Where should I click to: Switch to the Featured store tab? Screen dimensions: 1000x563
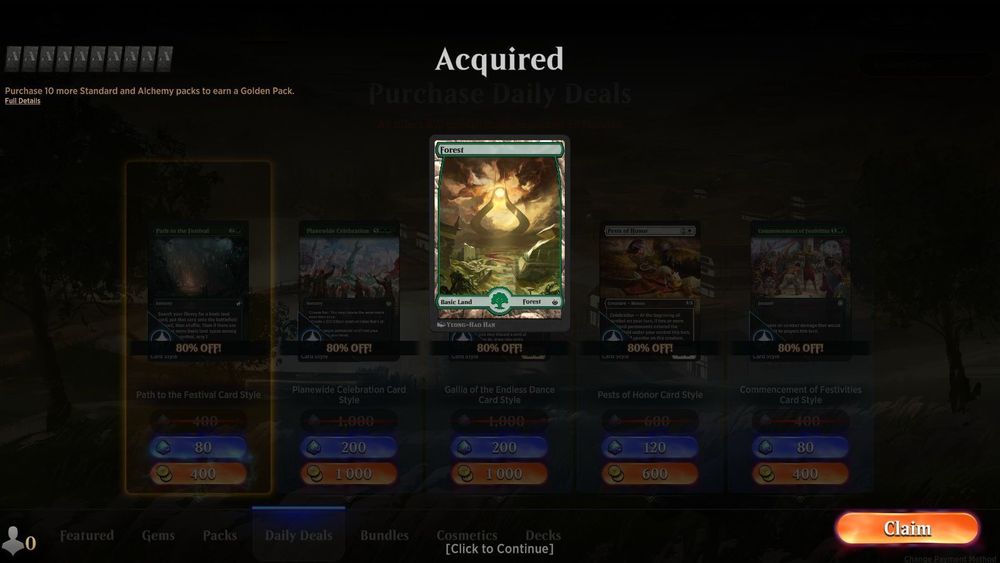[x=87, y=535]
